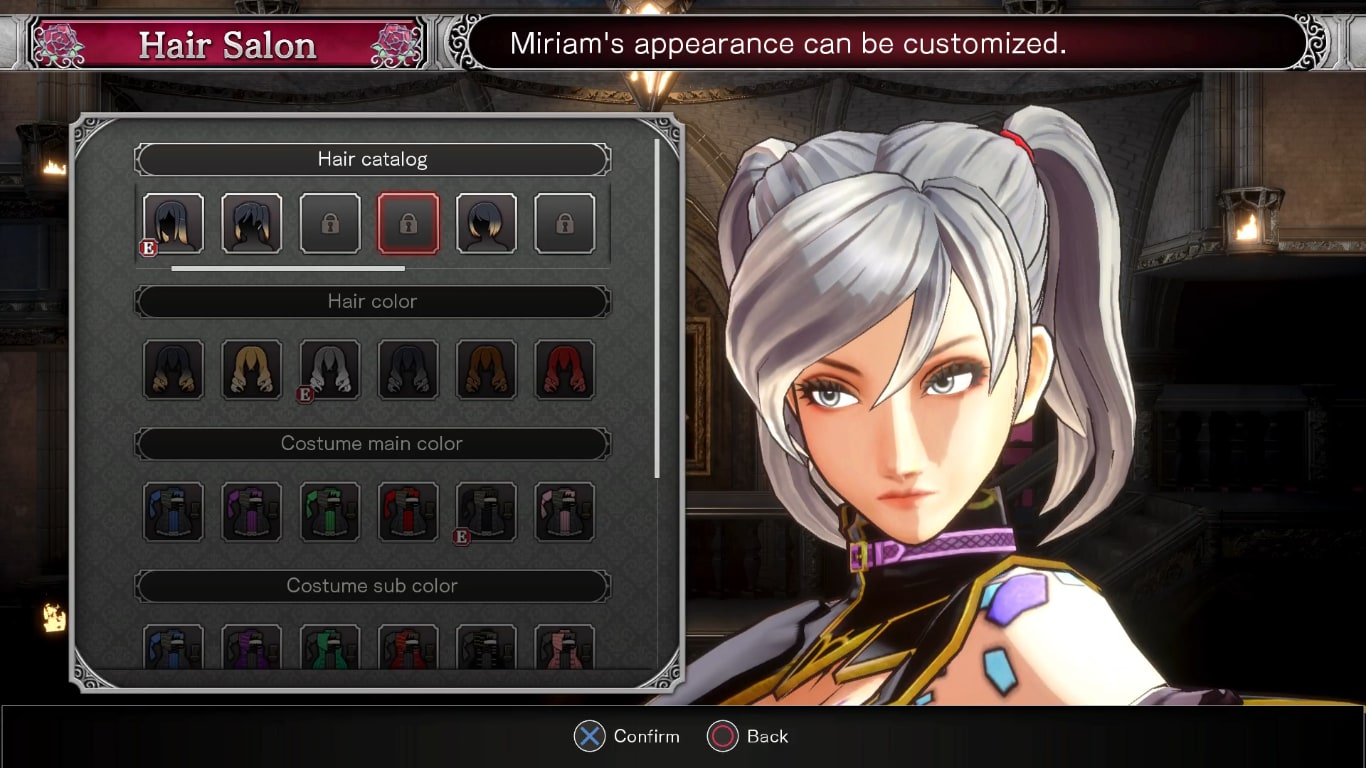Select the red hair color swatch
The height and width of the screenshot is (768, 1366).
pos(564,370)
